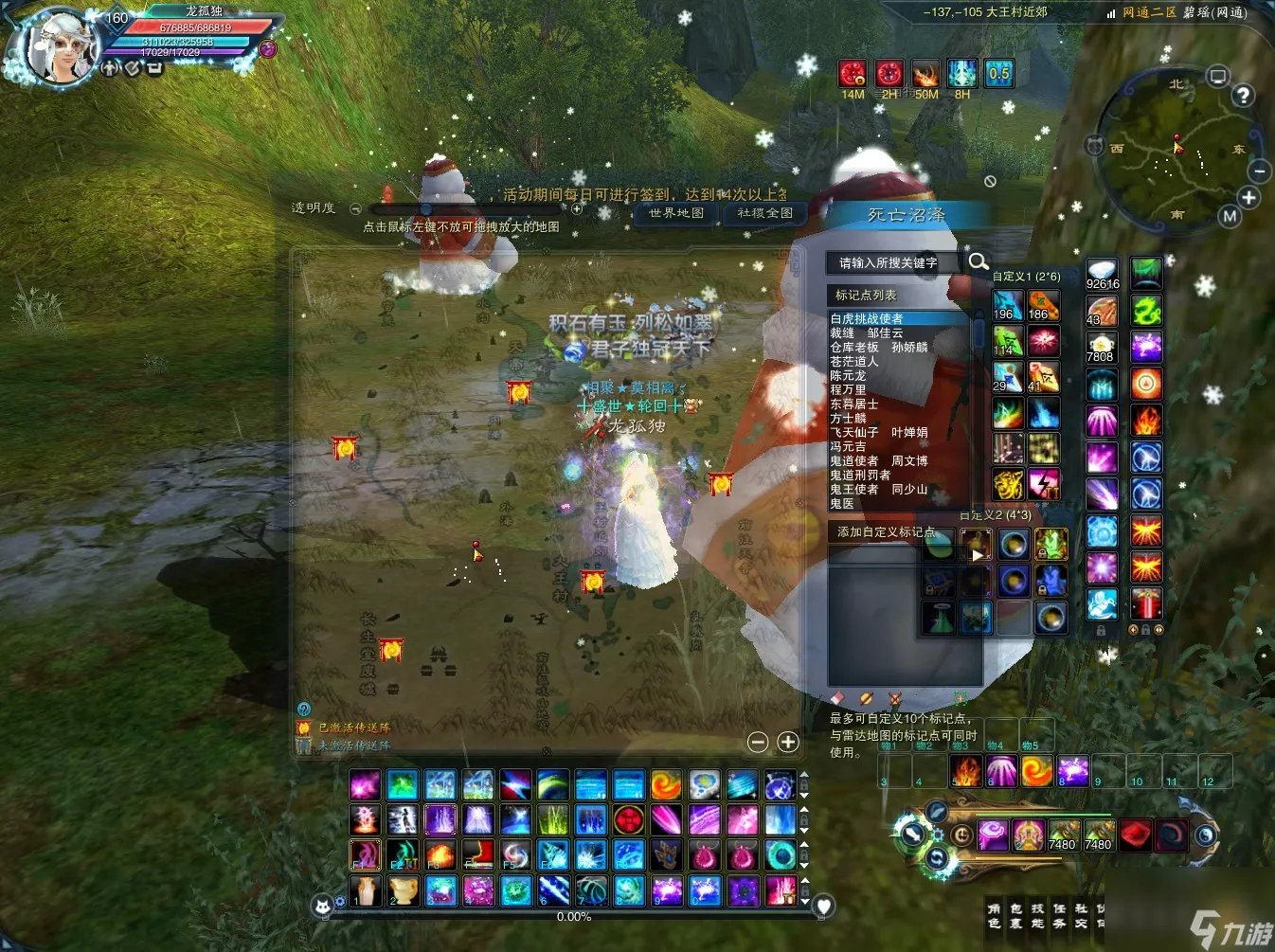Open the map with the M button
The height and width of the screenshot is (952, 1275).
[x=1230, y=216]
